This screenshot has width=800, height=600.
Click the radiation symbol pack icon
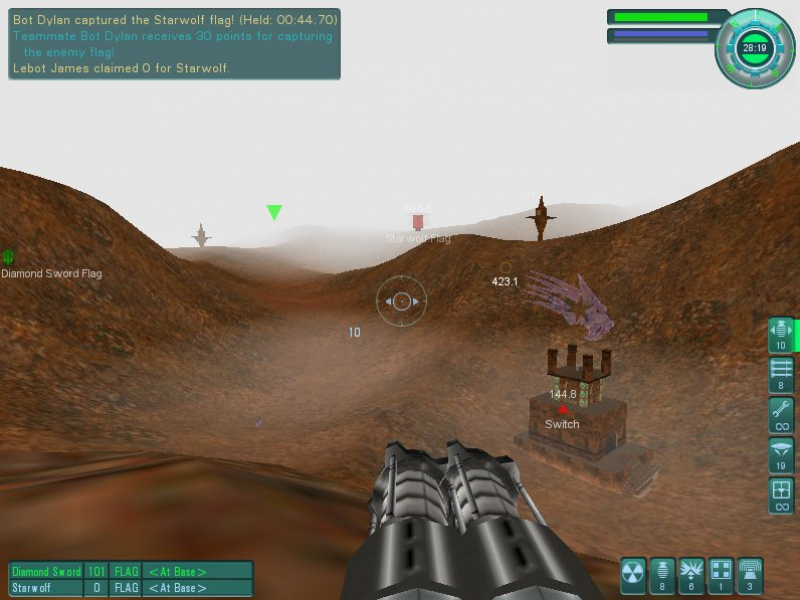pos(633,575)
